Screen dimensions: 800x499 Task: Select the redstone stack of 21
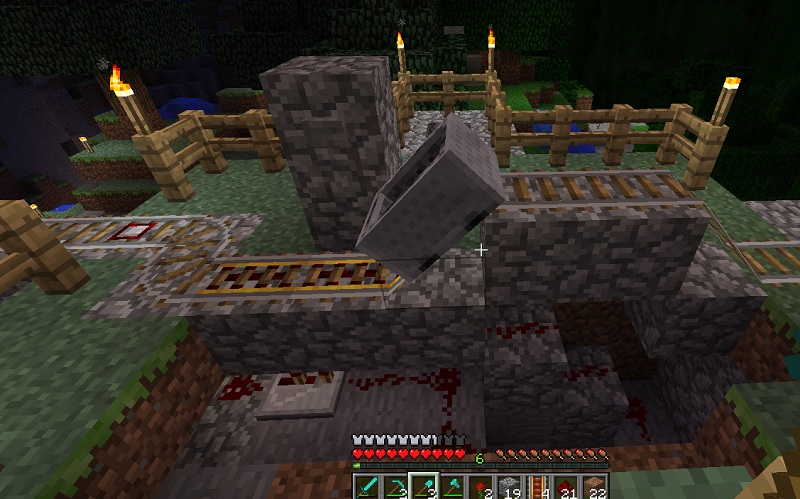point(567,487)
